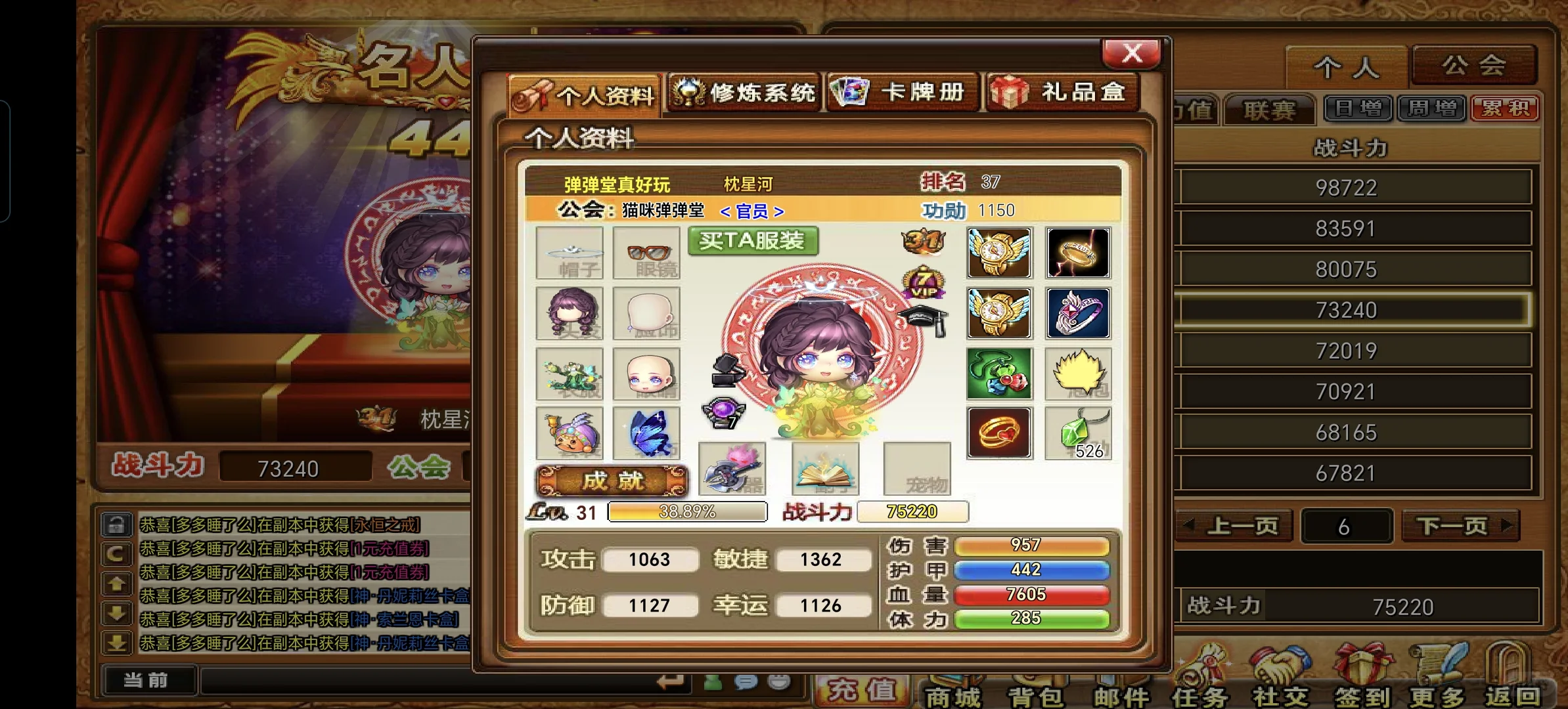
Task: Switch to the 修炼系统 tab
Action: (x=743, y=93)
